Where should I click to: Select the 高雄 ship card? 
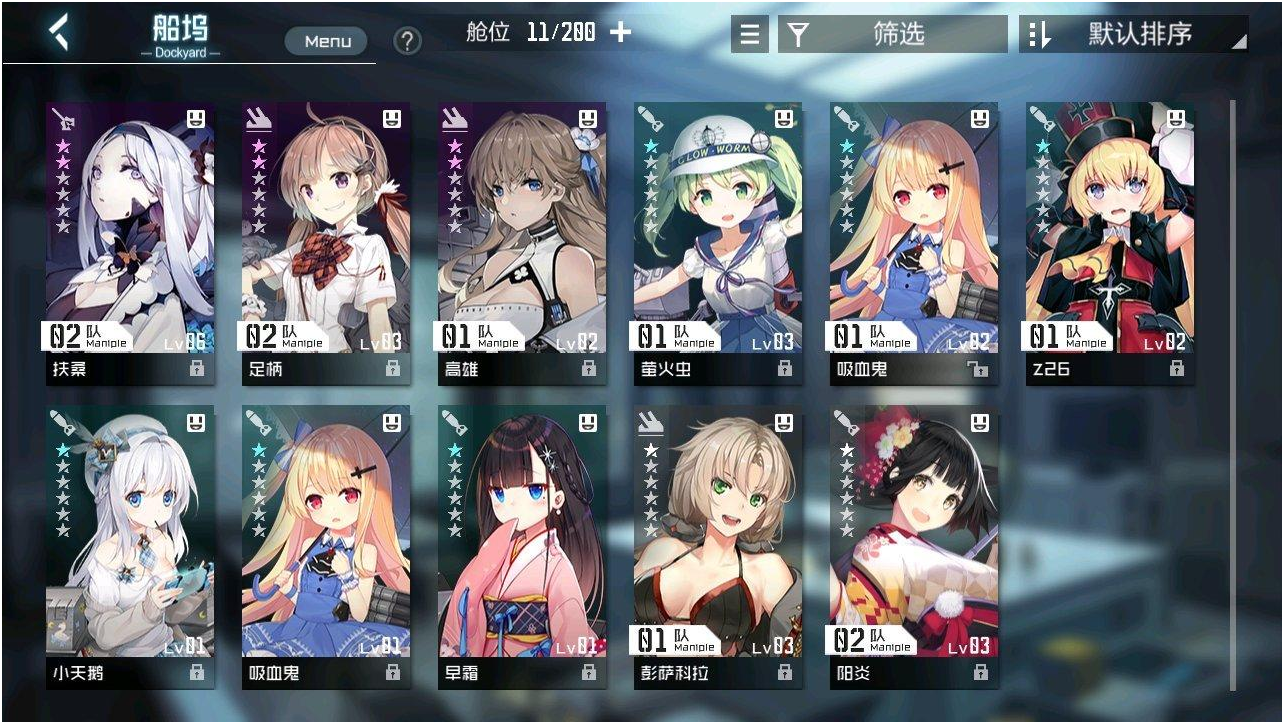click(522, 240)
